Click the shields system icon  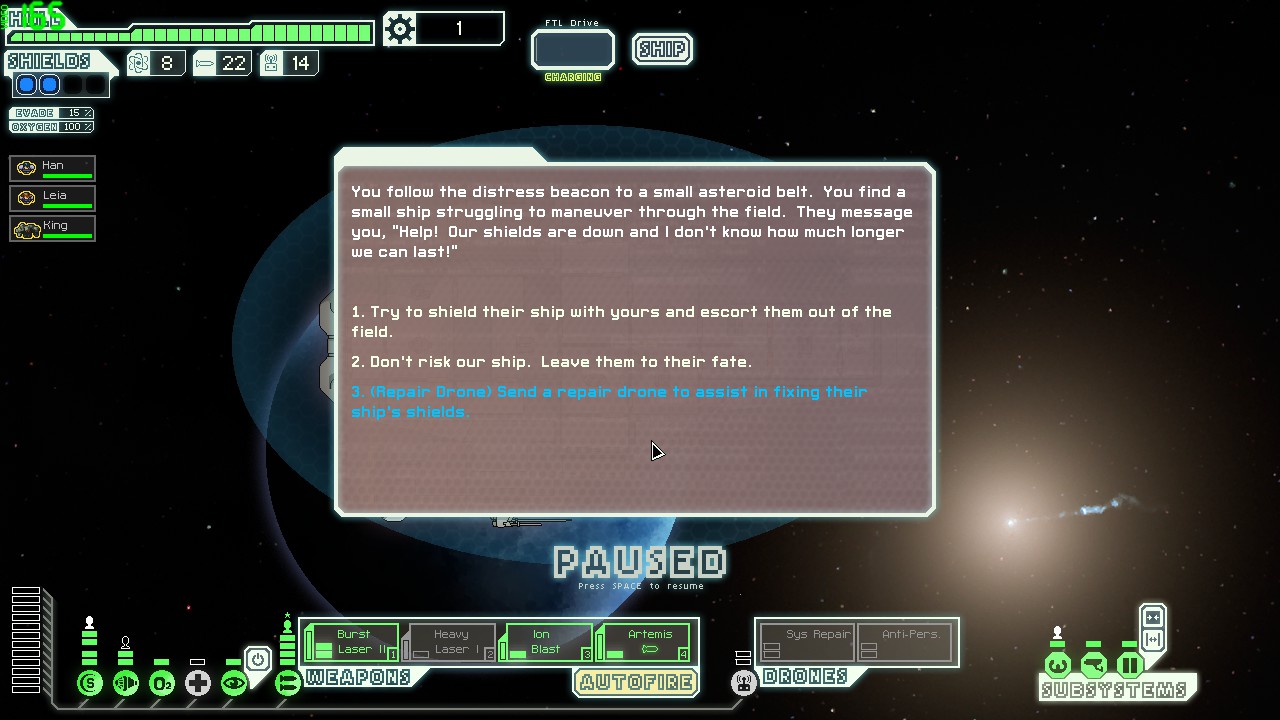point(90,684)
